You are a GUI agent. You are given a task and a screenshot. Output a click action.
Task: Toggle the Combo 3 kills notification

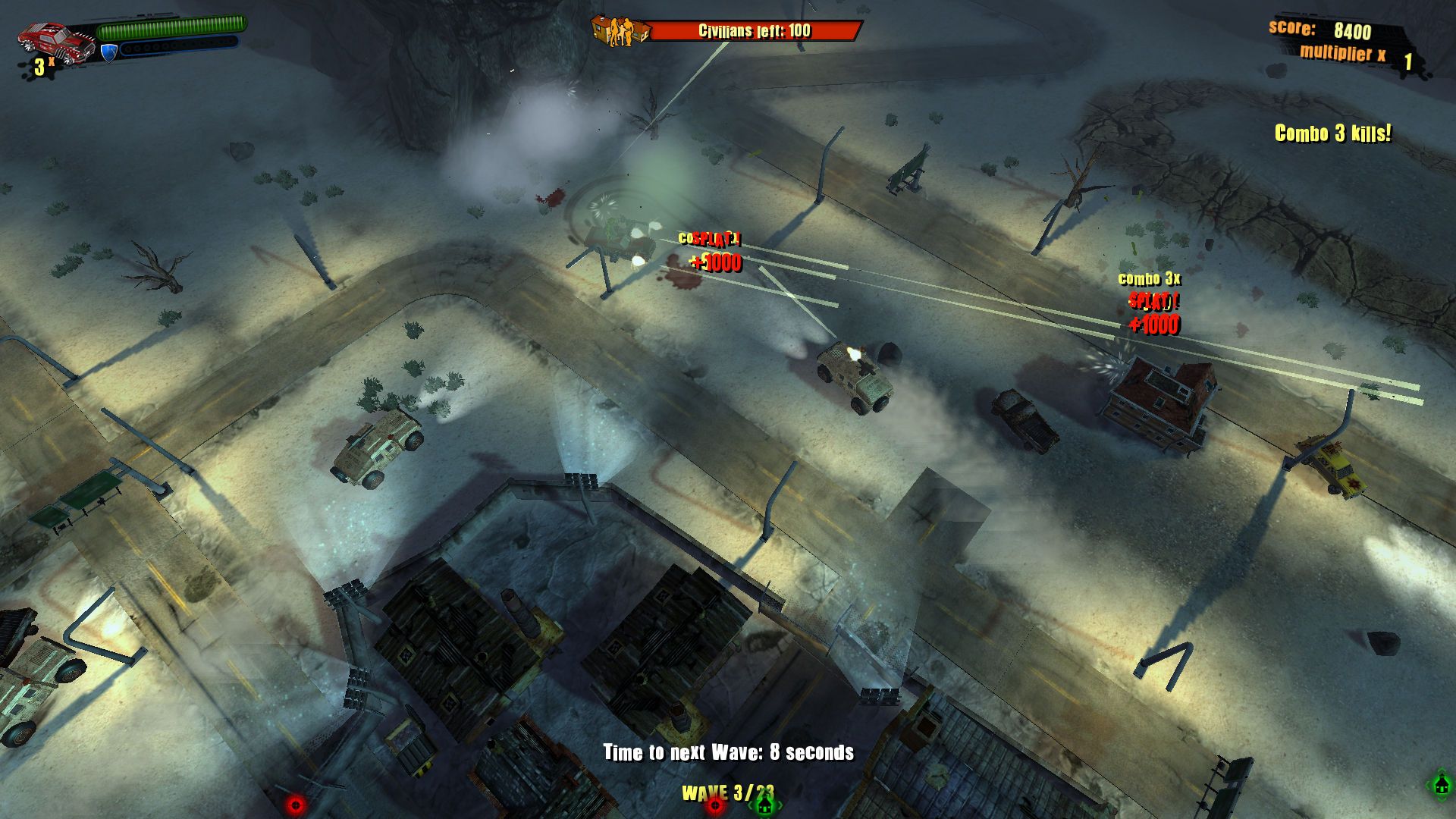[x=1332, y=132]
